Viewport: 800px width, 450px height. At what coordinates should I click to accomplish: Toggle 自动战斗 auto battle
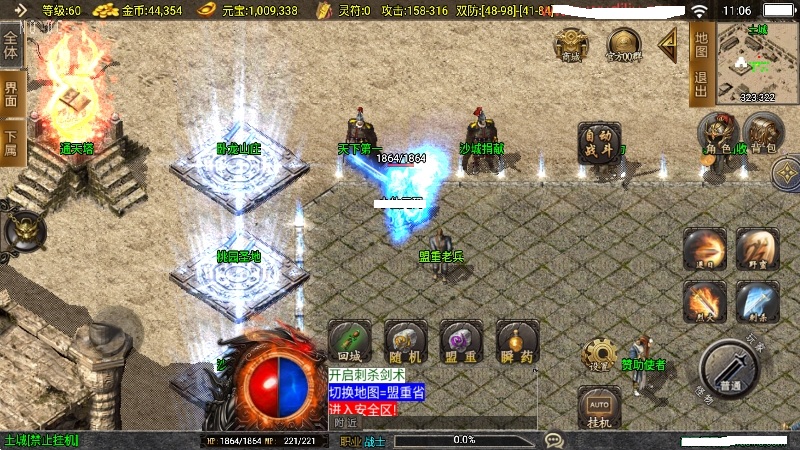pyautogui.click(x=599, y=143)
